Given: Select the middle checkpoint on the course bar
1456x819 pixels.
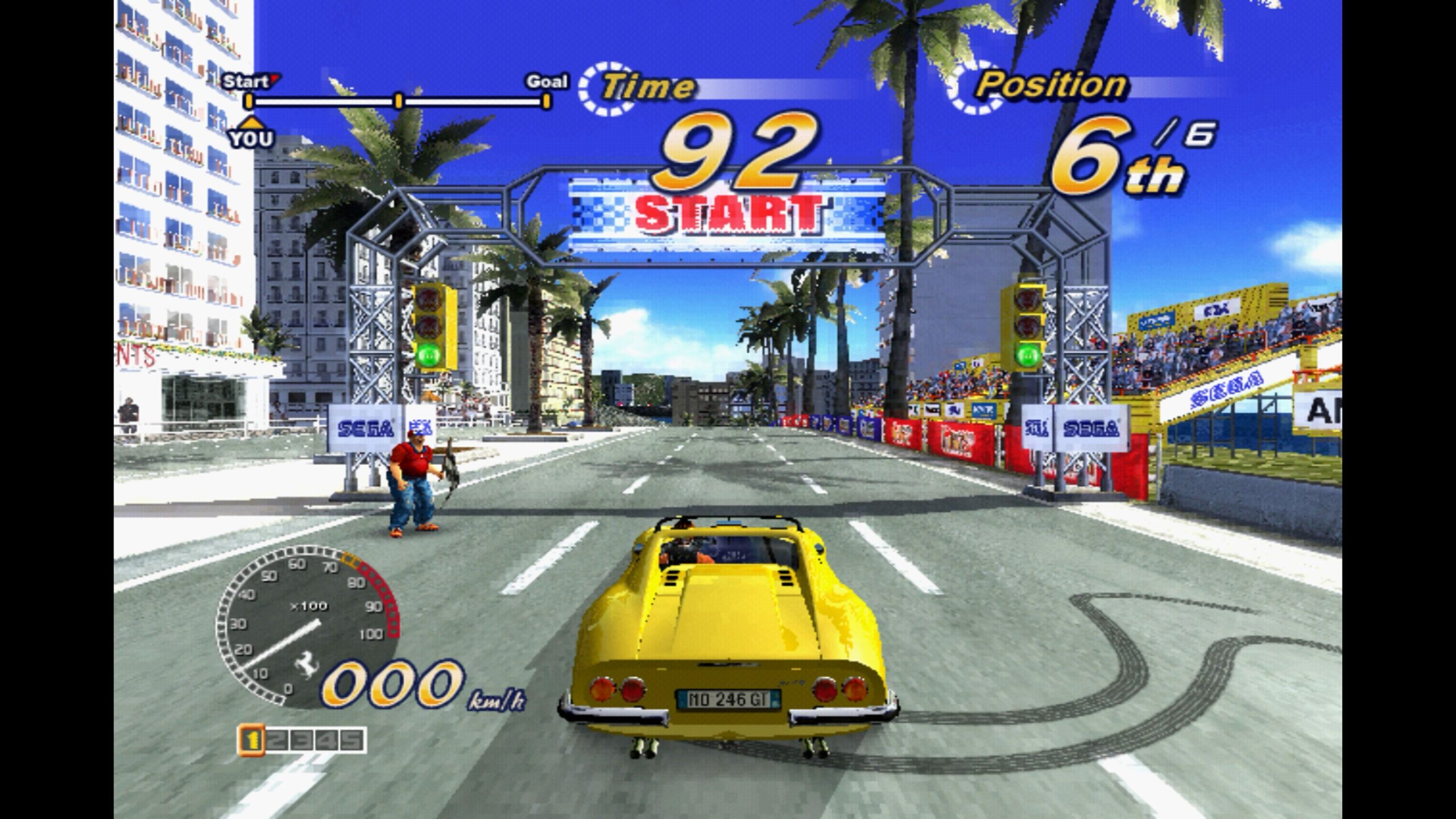Looking at the screenshot, I should [x=399, y=102].
